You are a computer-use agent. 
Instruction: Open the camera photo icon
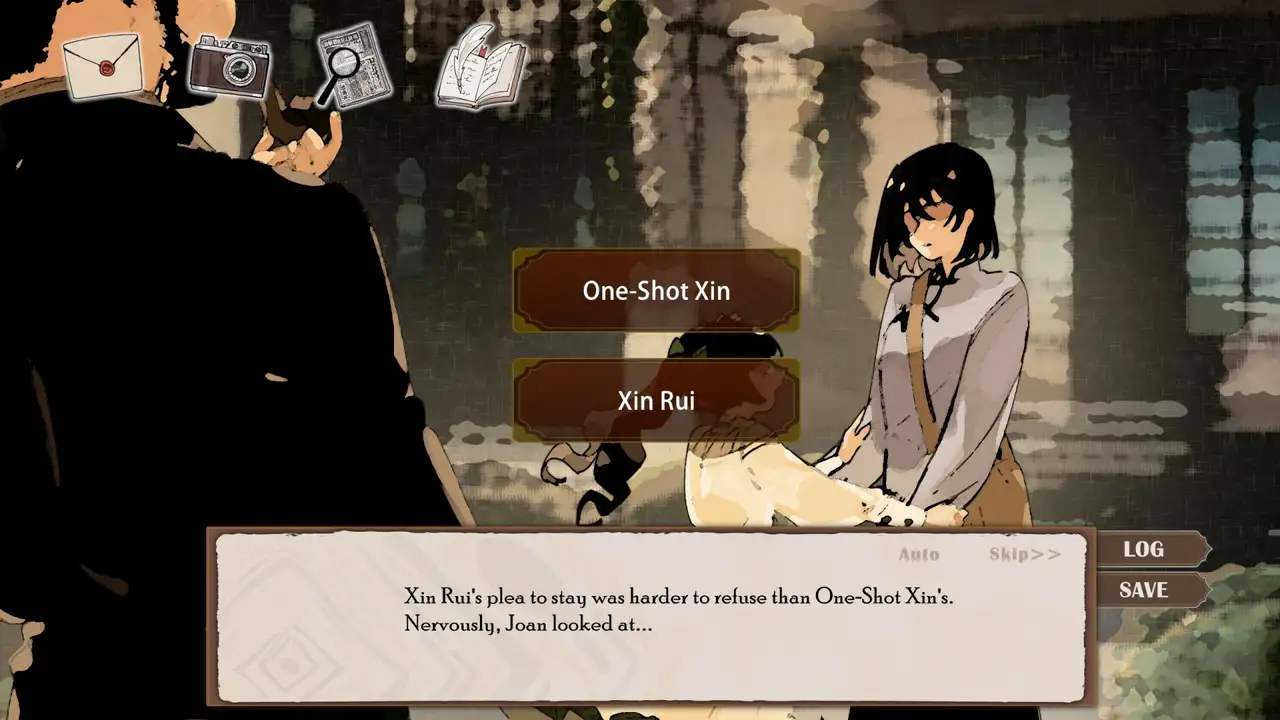[229, 66]
